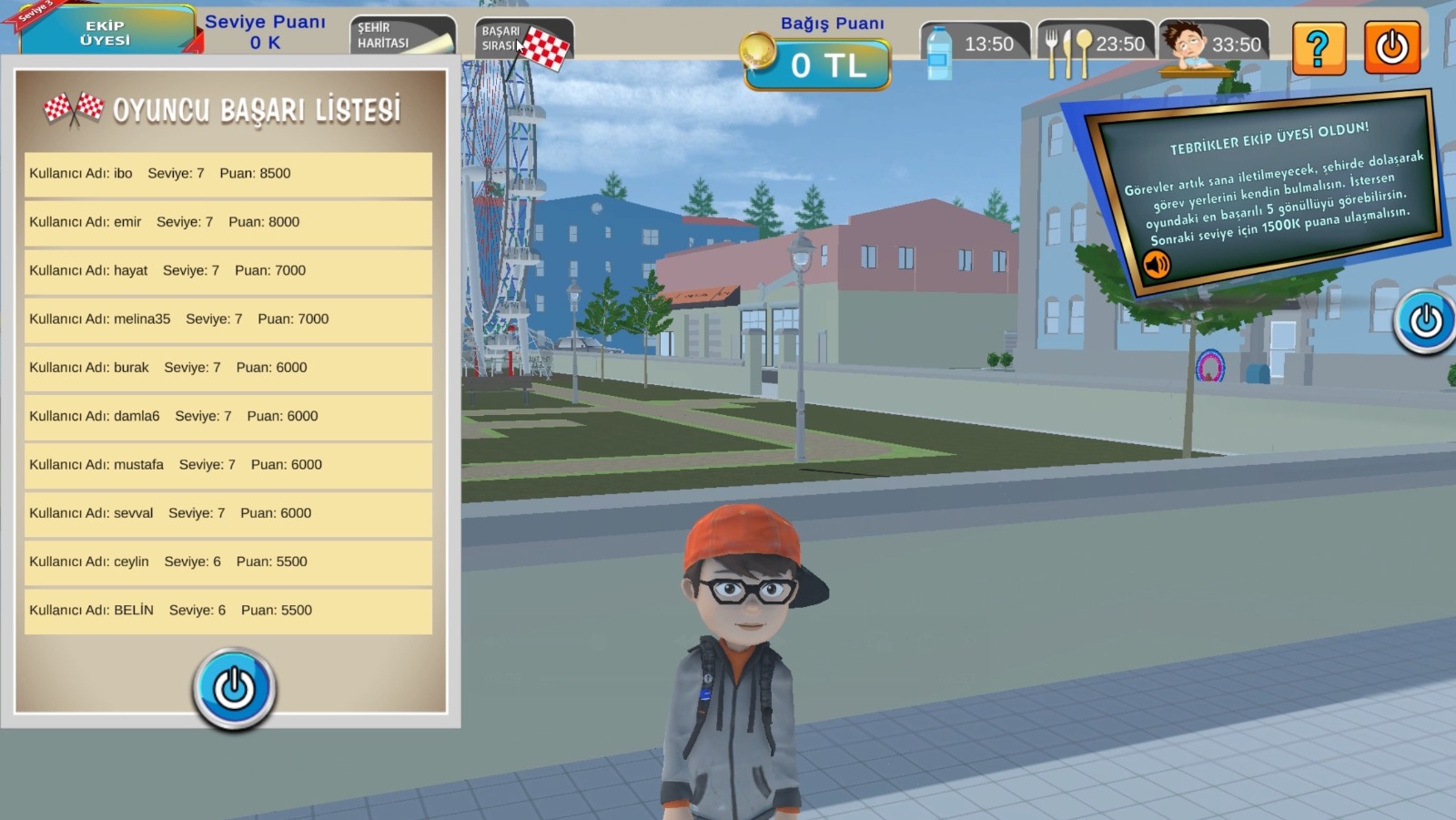Click the Ekip Üyesi level badge
The height and width of the screenshot is (820, 1456).
[106, 33]
